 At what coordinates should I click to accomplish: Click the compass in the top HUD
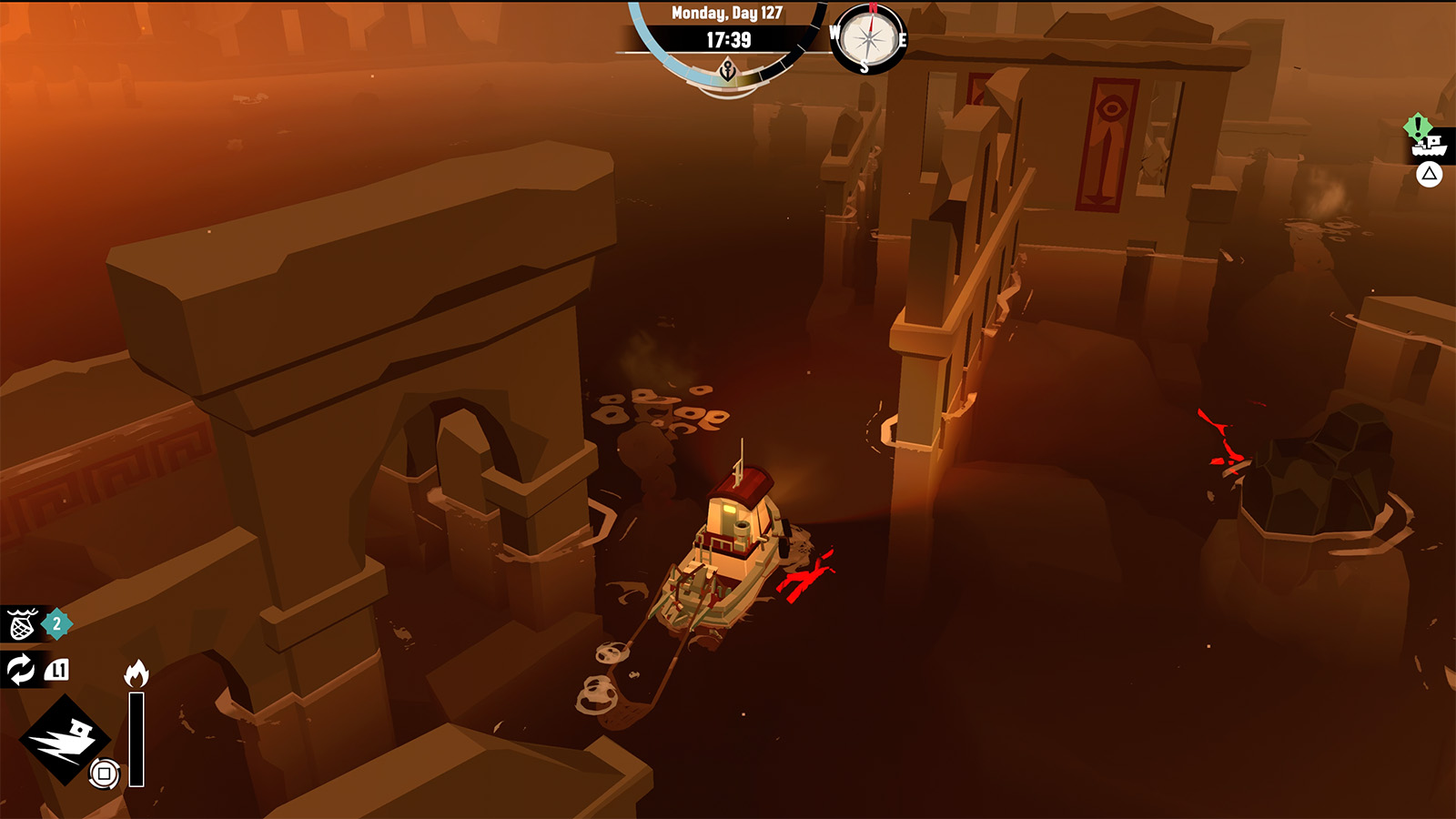(868, 39)
